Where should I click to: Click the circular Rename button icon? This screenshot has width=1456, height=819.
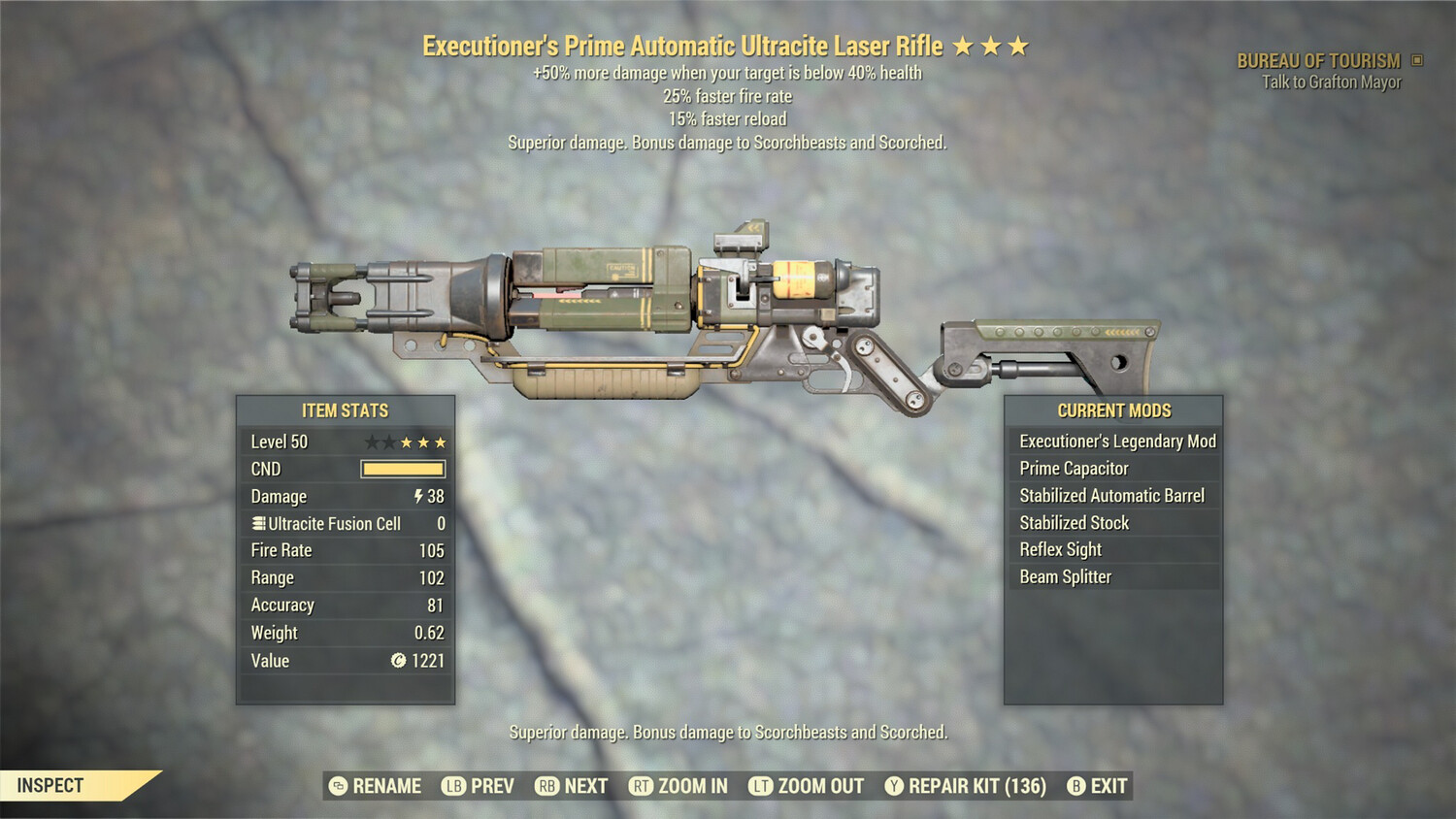pyautogui.click(x=337, y=785)
